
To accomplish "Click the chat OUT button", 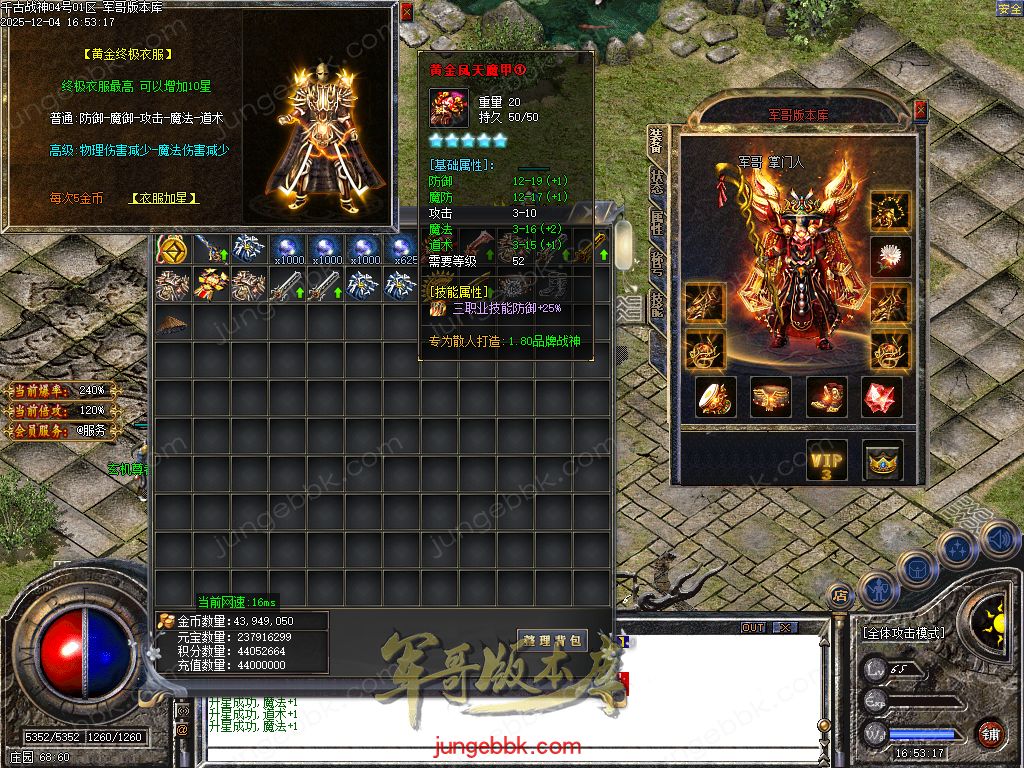I will [x=753, y=628].
